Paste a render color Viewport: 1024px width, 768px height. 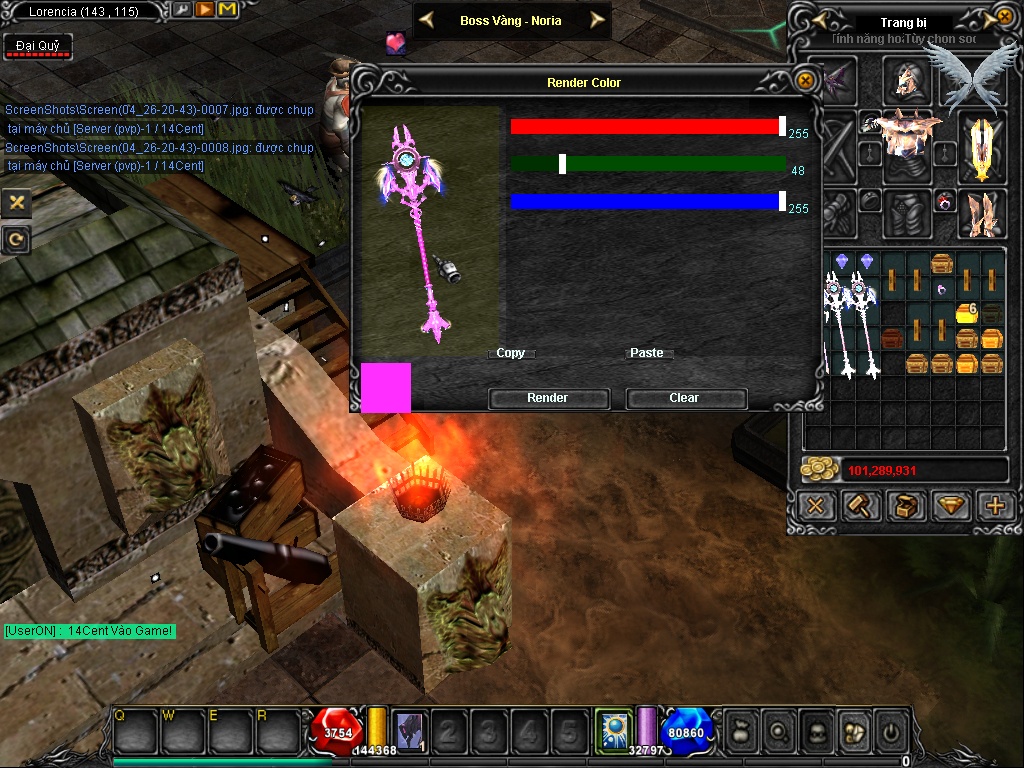(647, 353)
